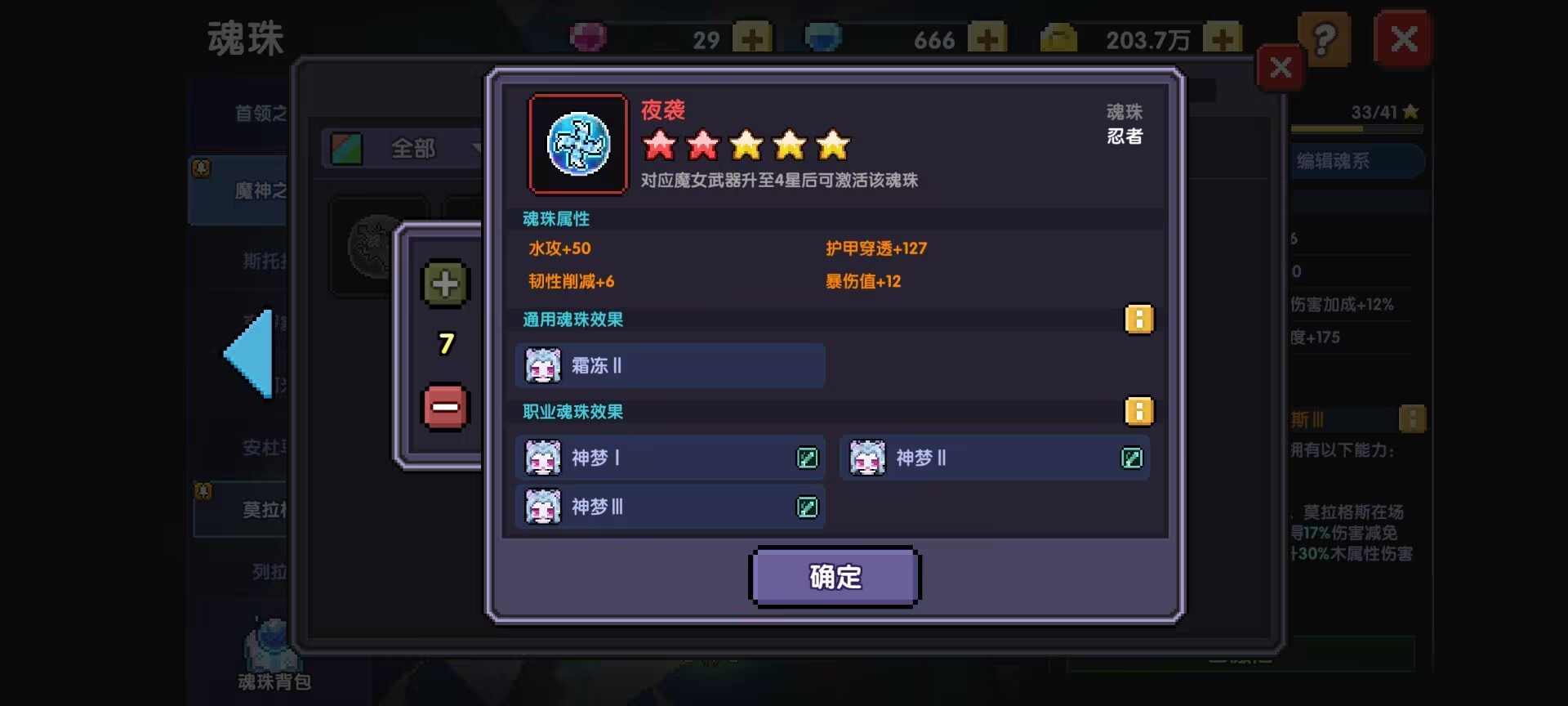Click the 霜冻Ⅱ effect avatar icon

click(541, 365)
